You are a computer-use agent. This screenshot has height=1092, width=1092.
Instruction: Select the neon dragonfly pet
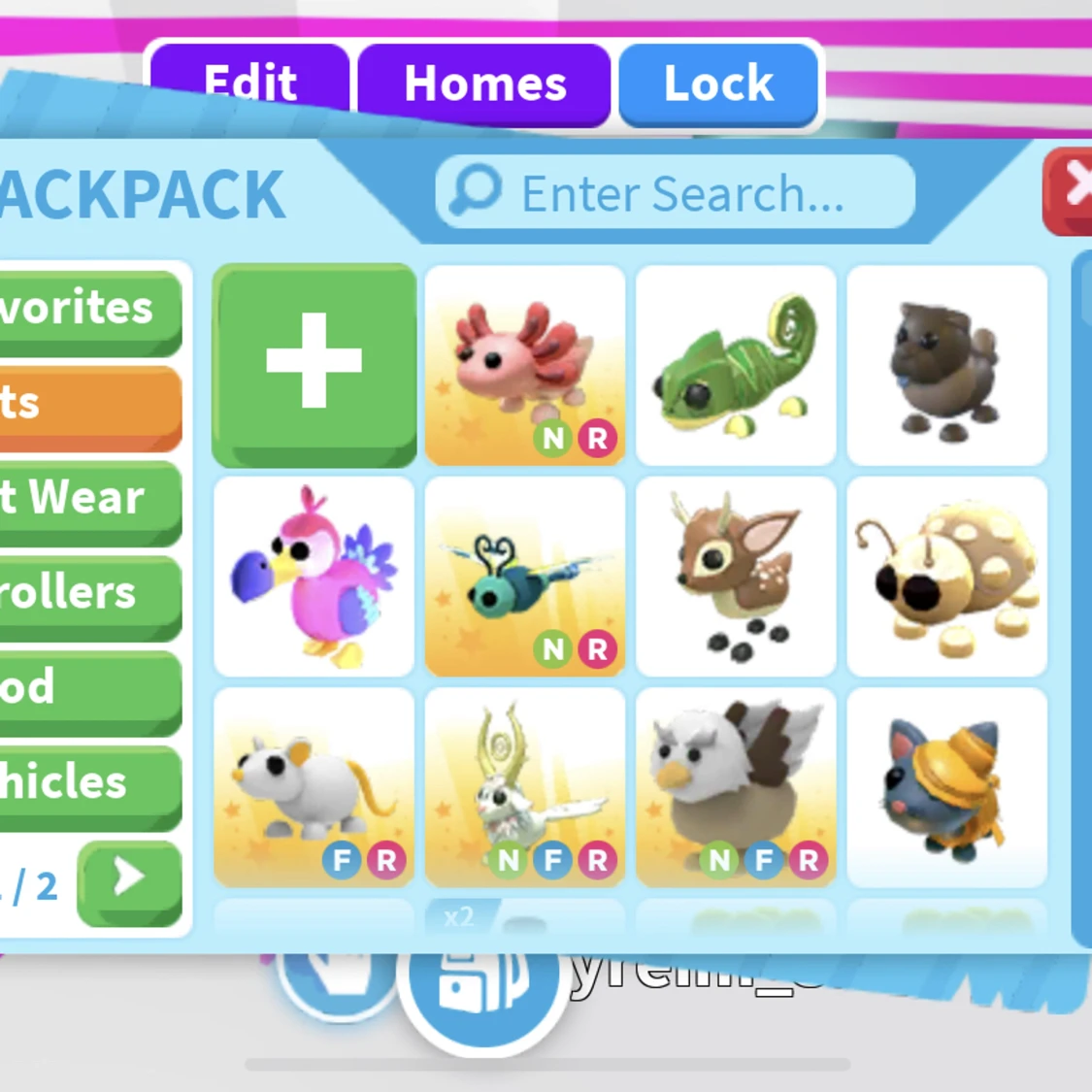click(524, 577)
